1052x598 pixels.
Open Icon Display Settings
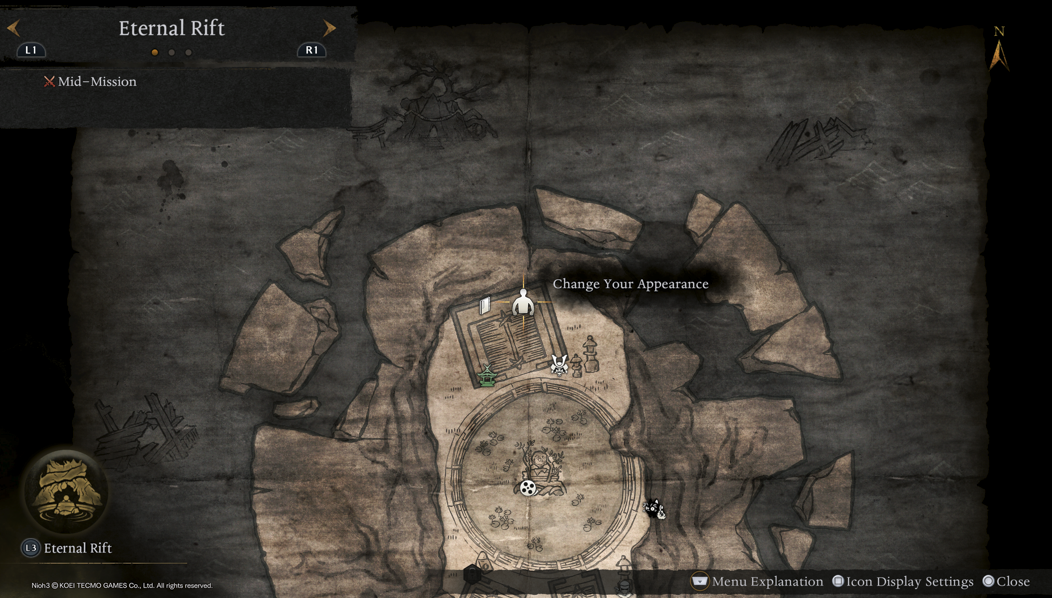902,581
